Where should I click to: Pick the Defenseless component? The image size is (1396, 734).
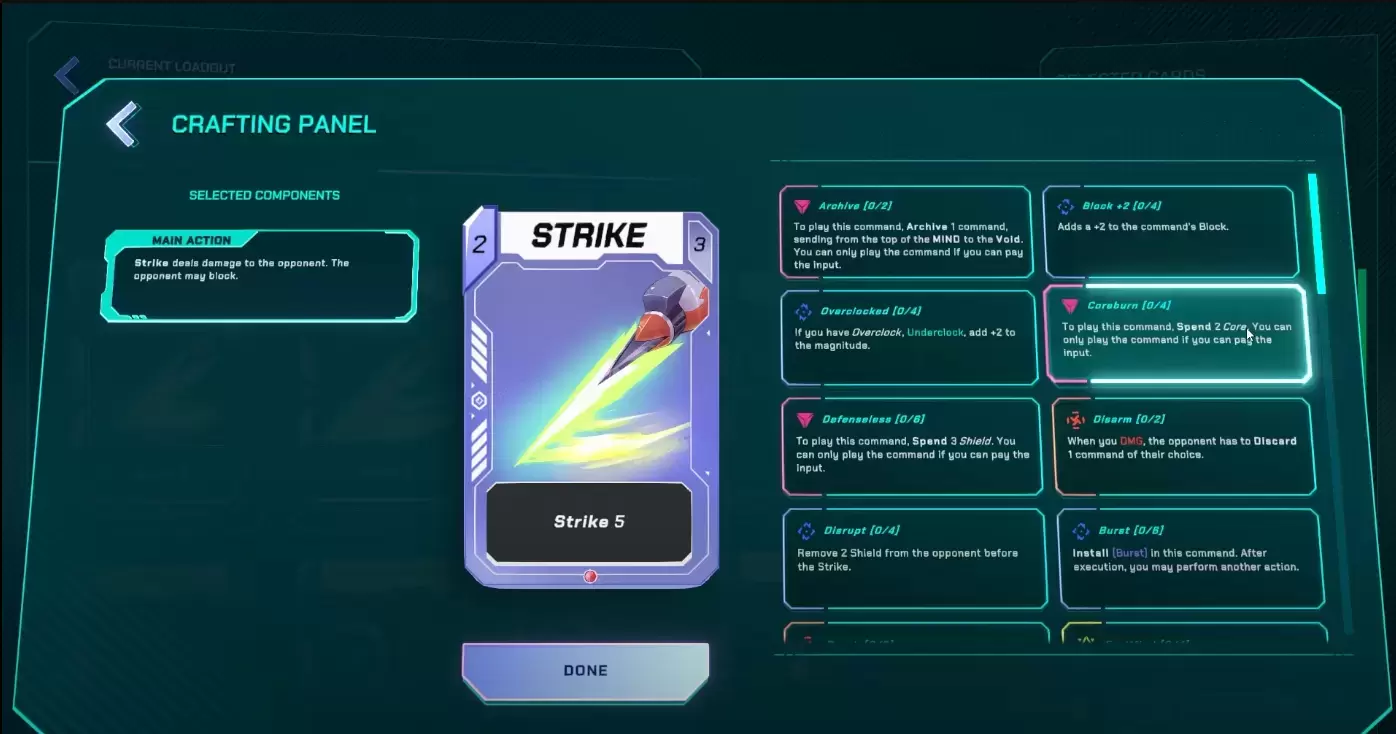(910, 446)
